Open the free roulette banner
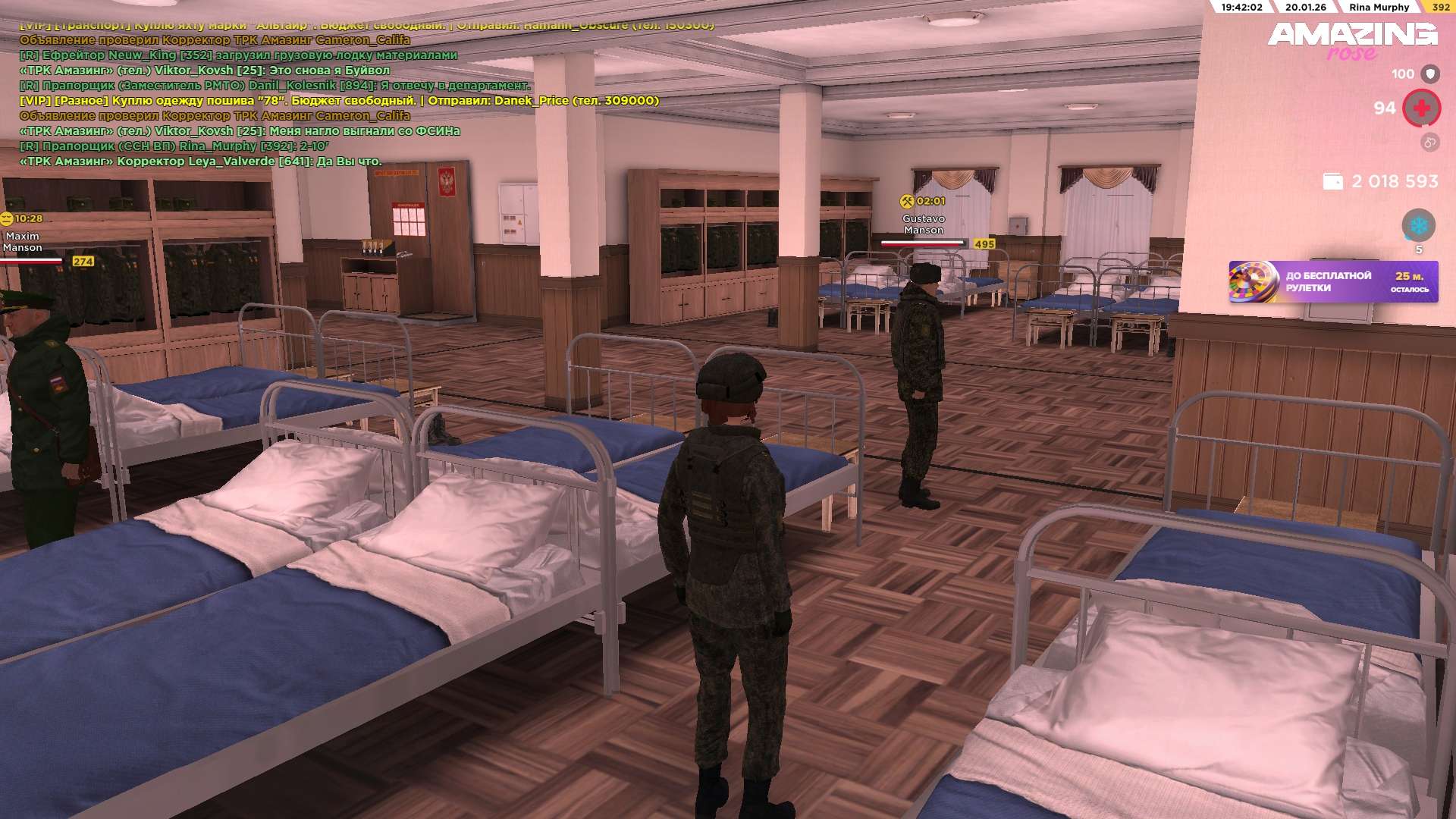Viewport: 1456px width, 819px height. pyautogui.click(x=1332, y=281)
